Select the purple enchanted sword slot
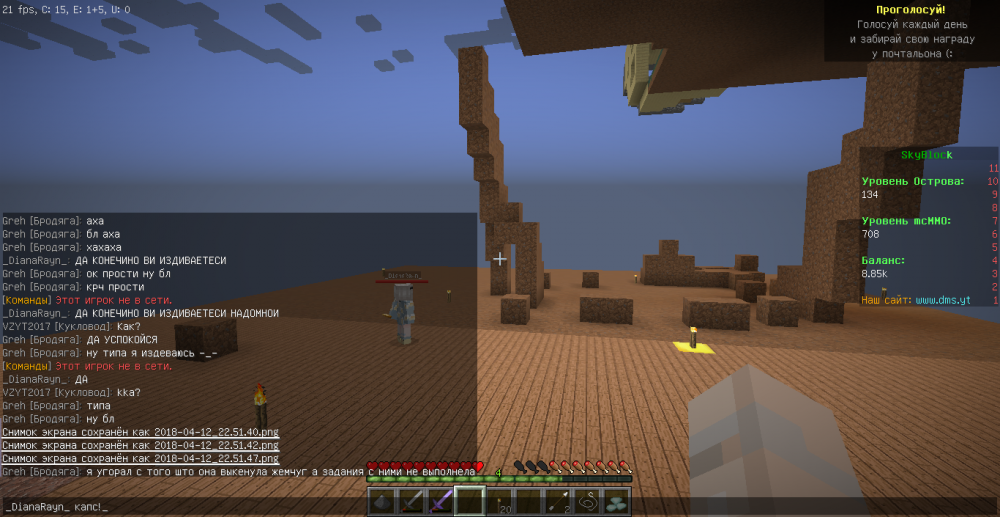The width and height of the screenshot is (1000, 517). (441, 502)
